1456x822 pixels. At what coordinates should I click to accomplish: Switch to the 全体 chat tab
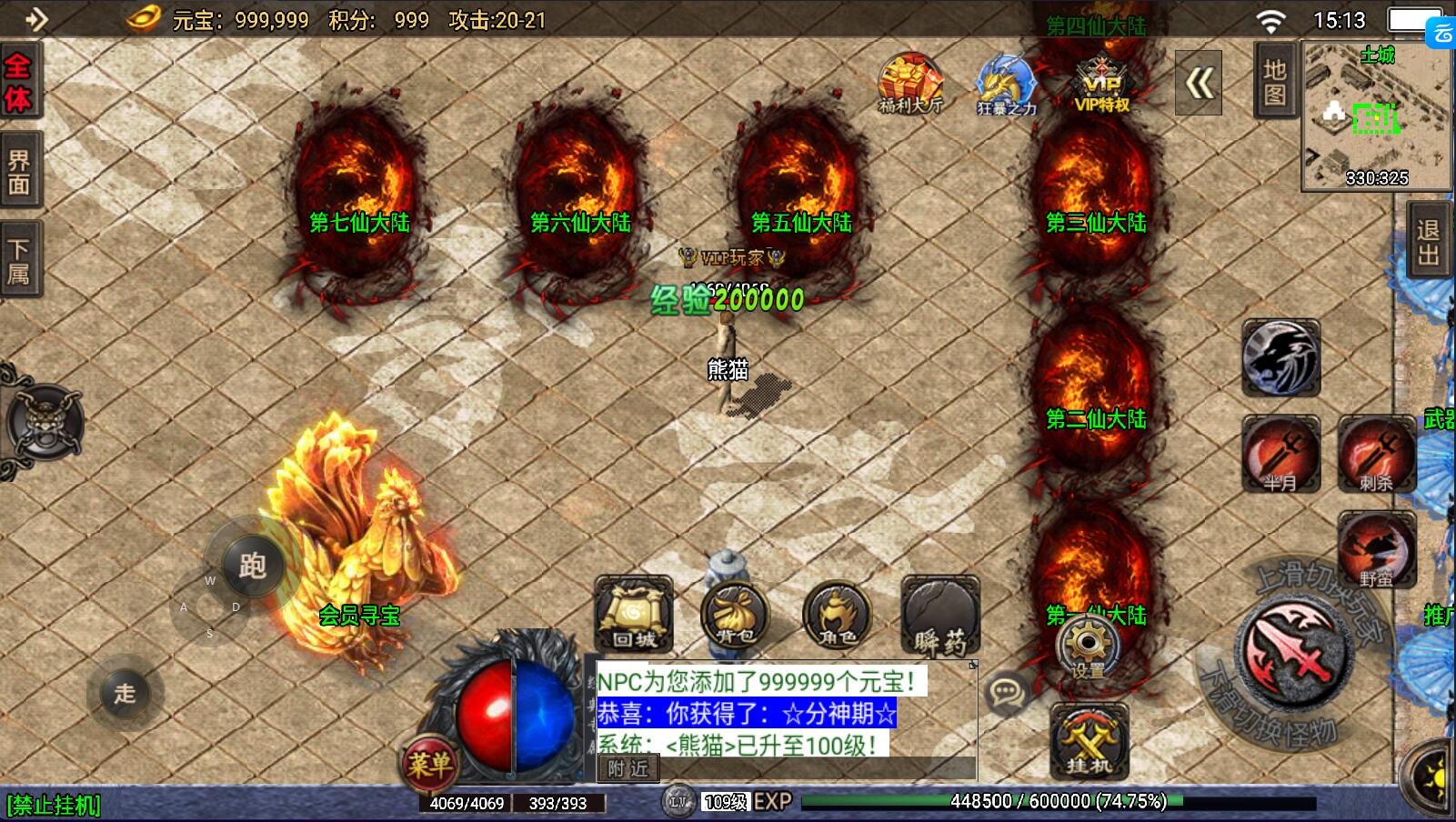(18, 82)
